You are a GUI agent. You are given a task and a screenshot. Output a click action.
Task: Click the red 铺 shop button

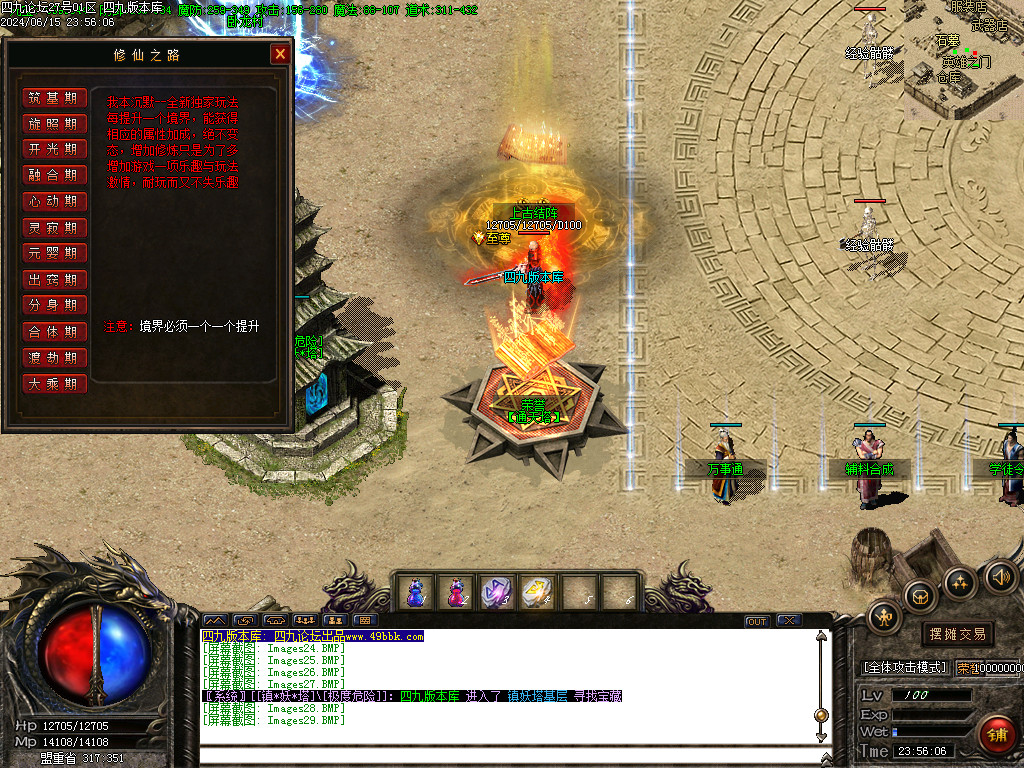click(x=996, y=735)
